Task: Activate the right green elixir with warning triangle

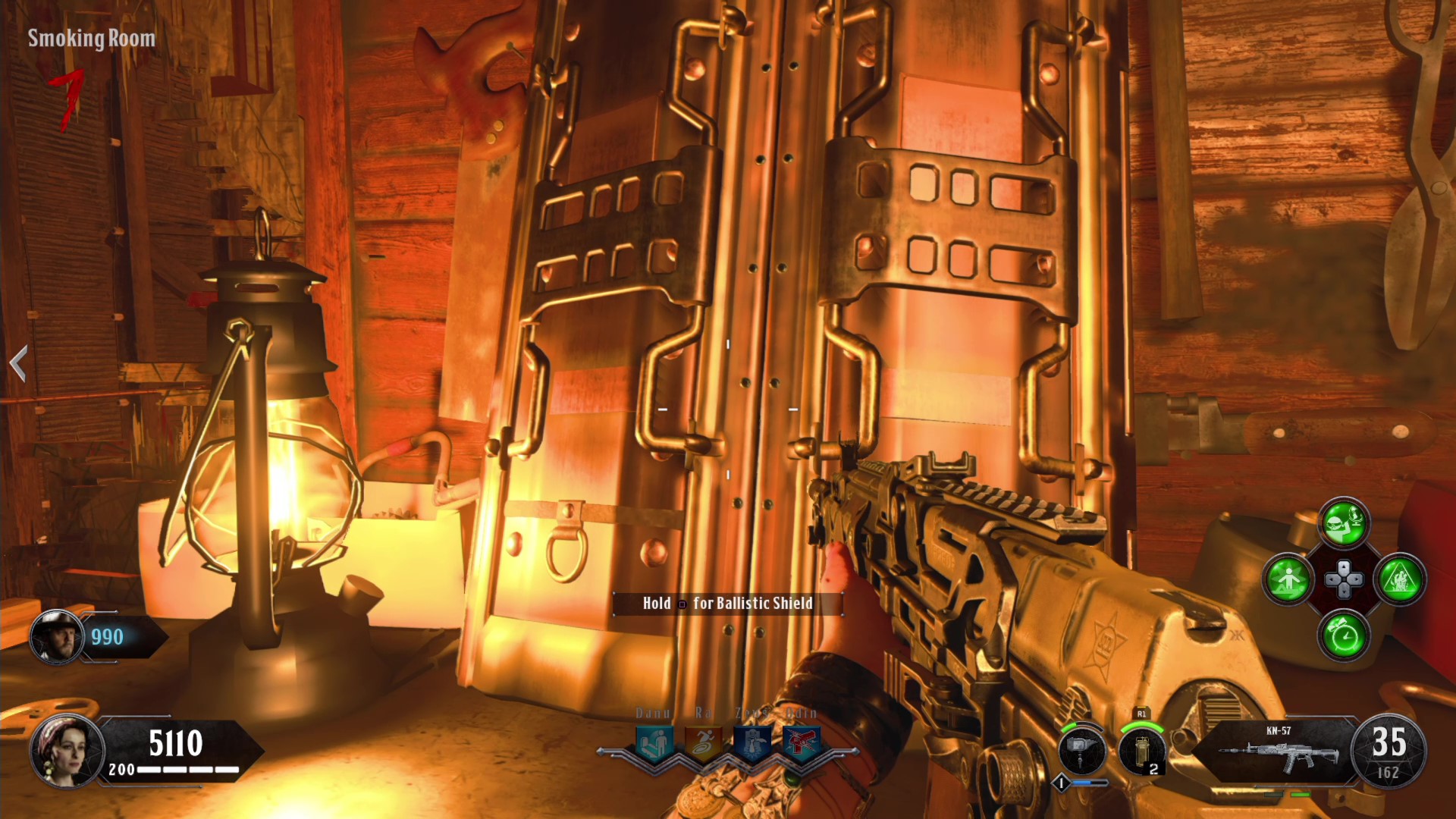Action: 1400,580
